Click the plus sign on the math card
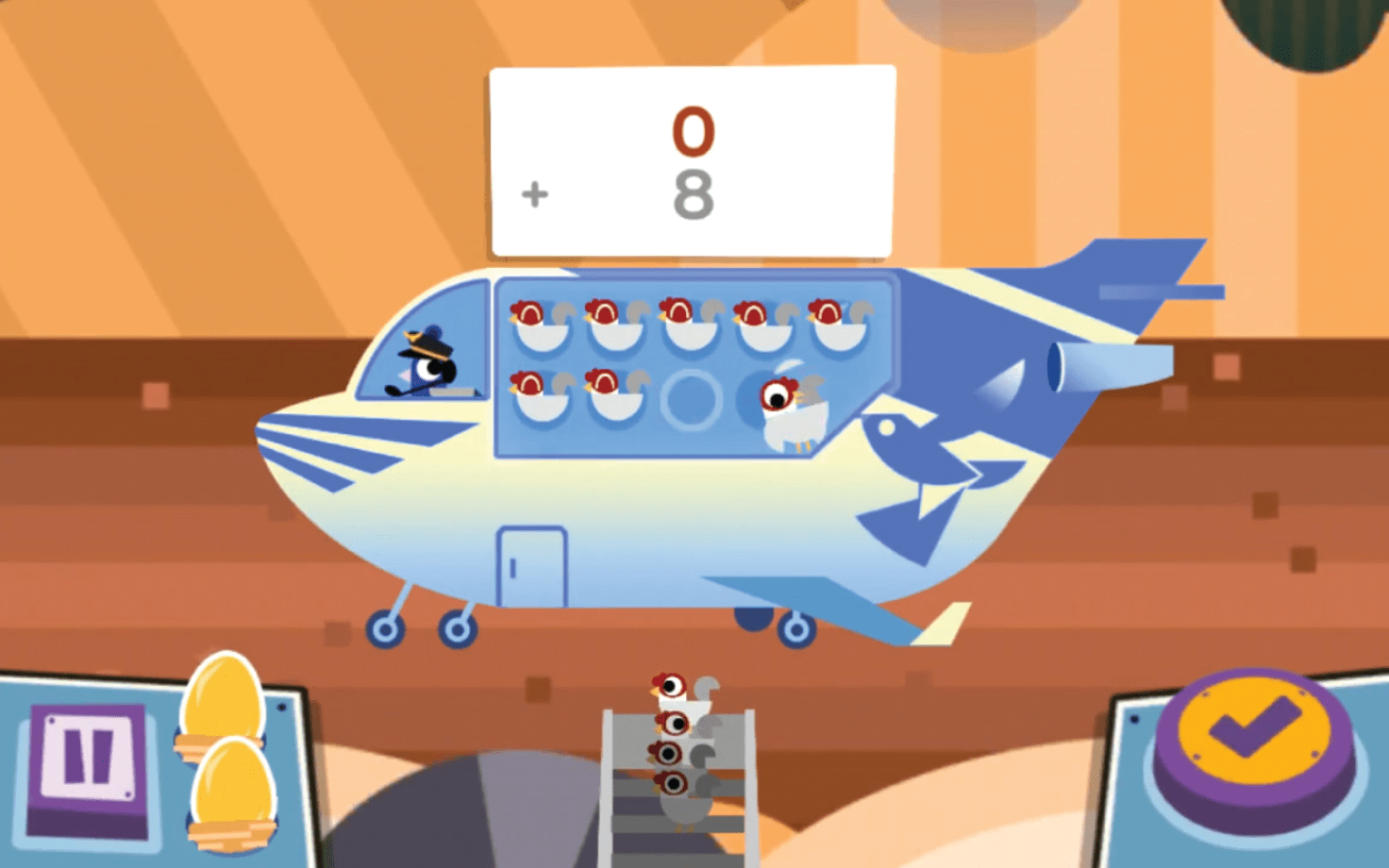This screenshot has height=868, width=1389. pyautogui.click(x=534, y=193)
